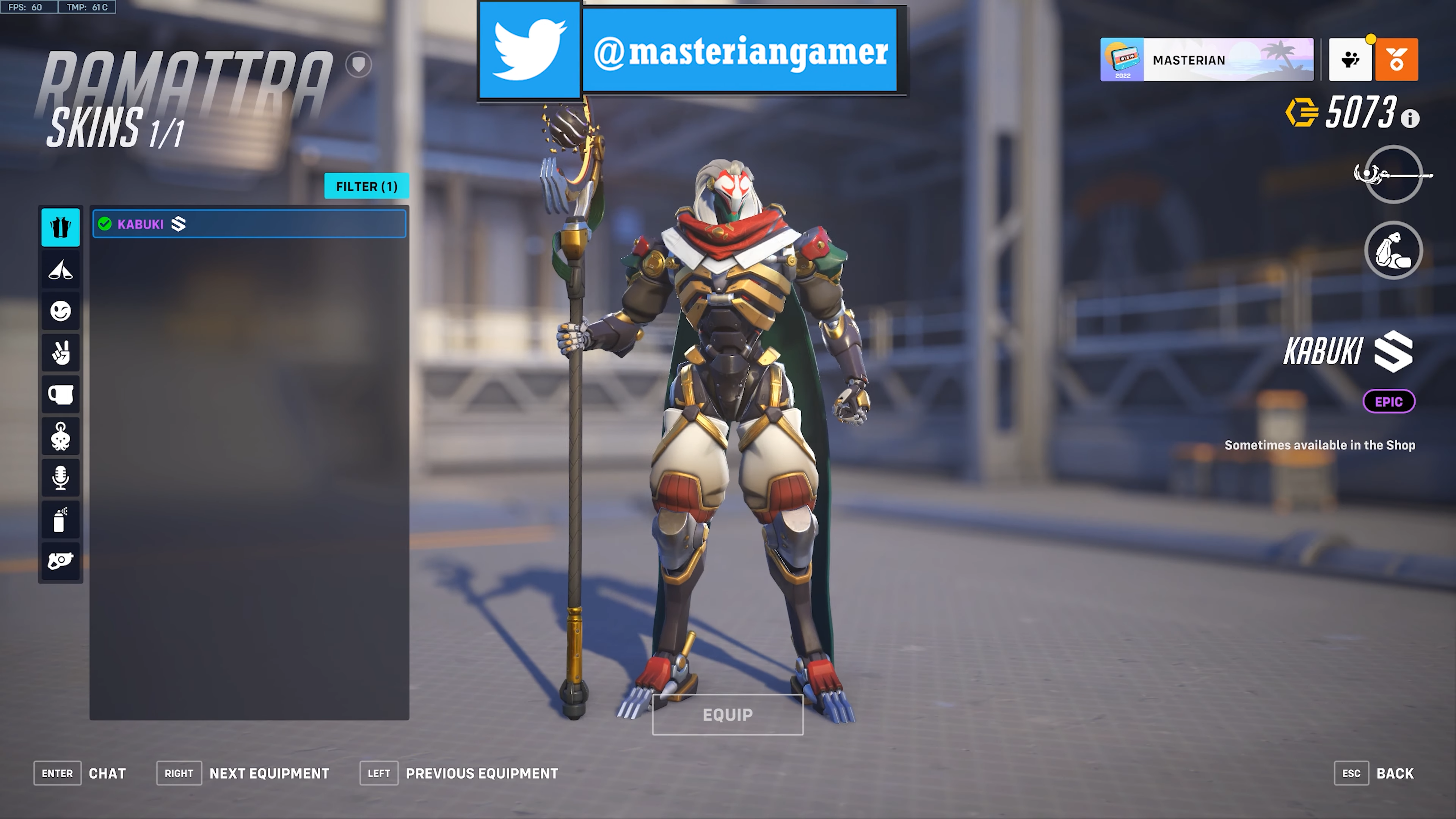Show the peace-sign hand tab
The image size is (1456, 819).
coord(61,353)
